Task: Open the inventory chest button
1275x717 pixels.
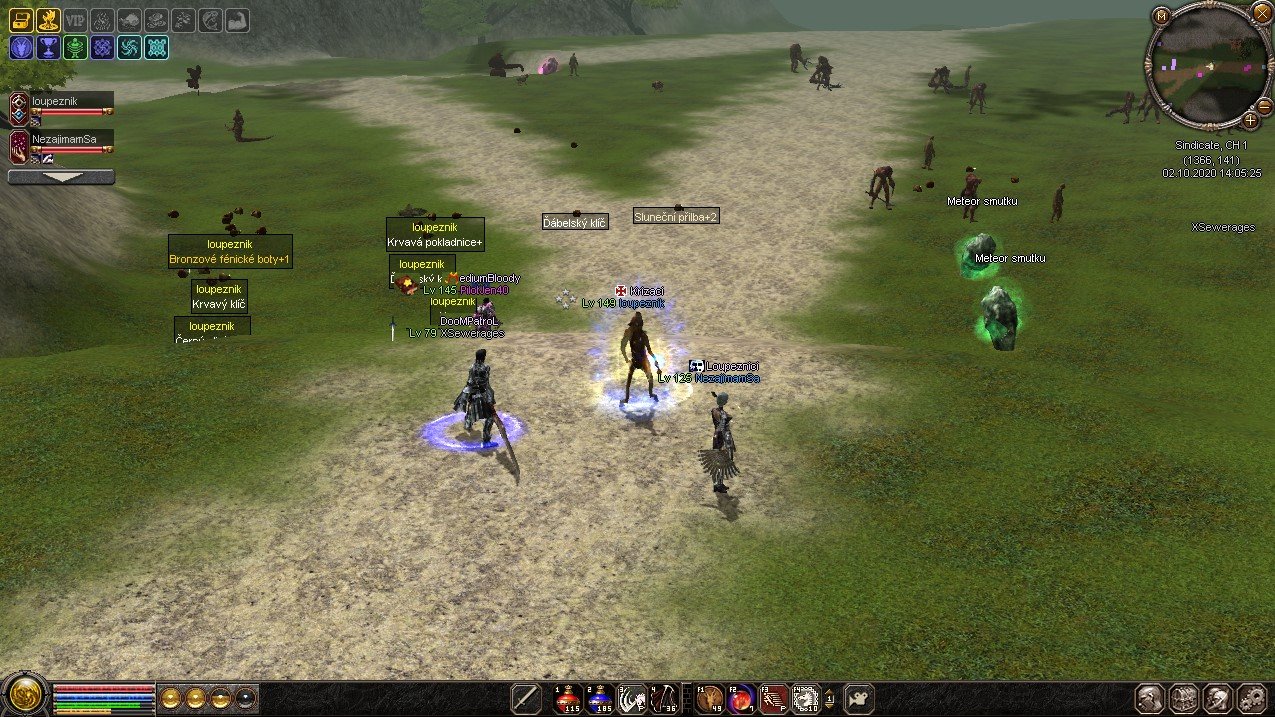Action: [x=1184, y=698]
